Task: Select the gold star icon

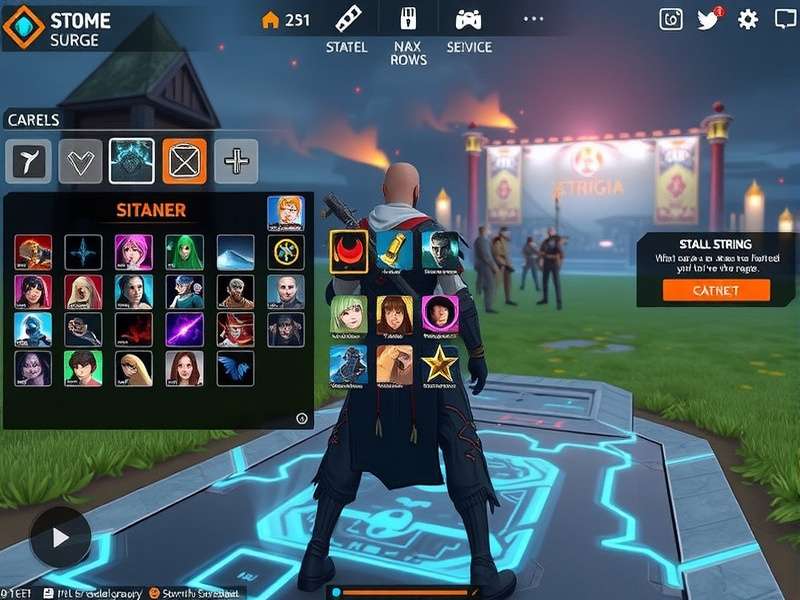Action: coord(439,364)
